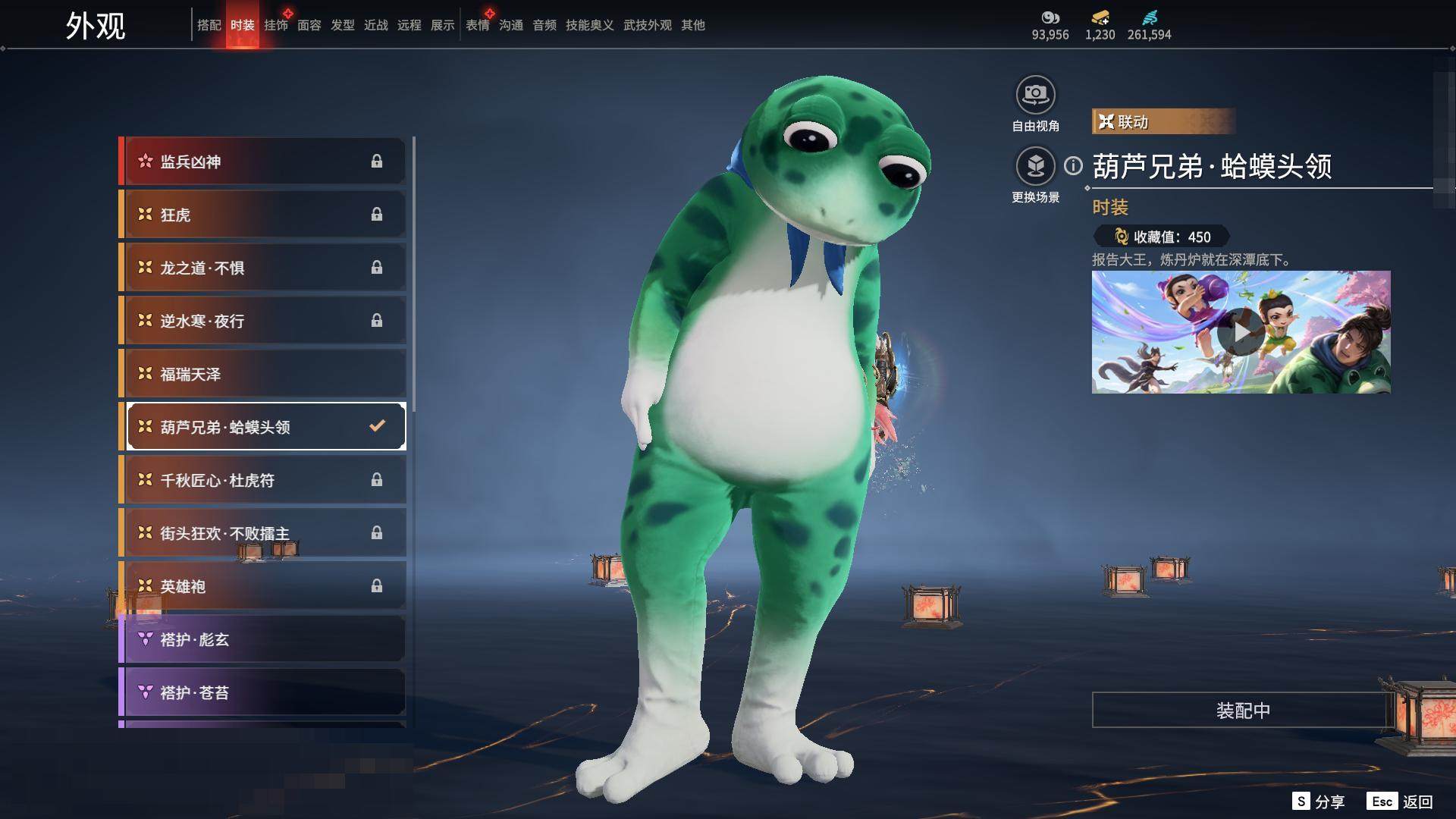Select the 龙之道·不惧 outfit
Screen dimensions: 1456x819
coord(262,268)
